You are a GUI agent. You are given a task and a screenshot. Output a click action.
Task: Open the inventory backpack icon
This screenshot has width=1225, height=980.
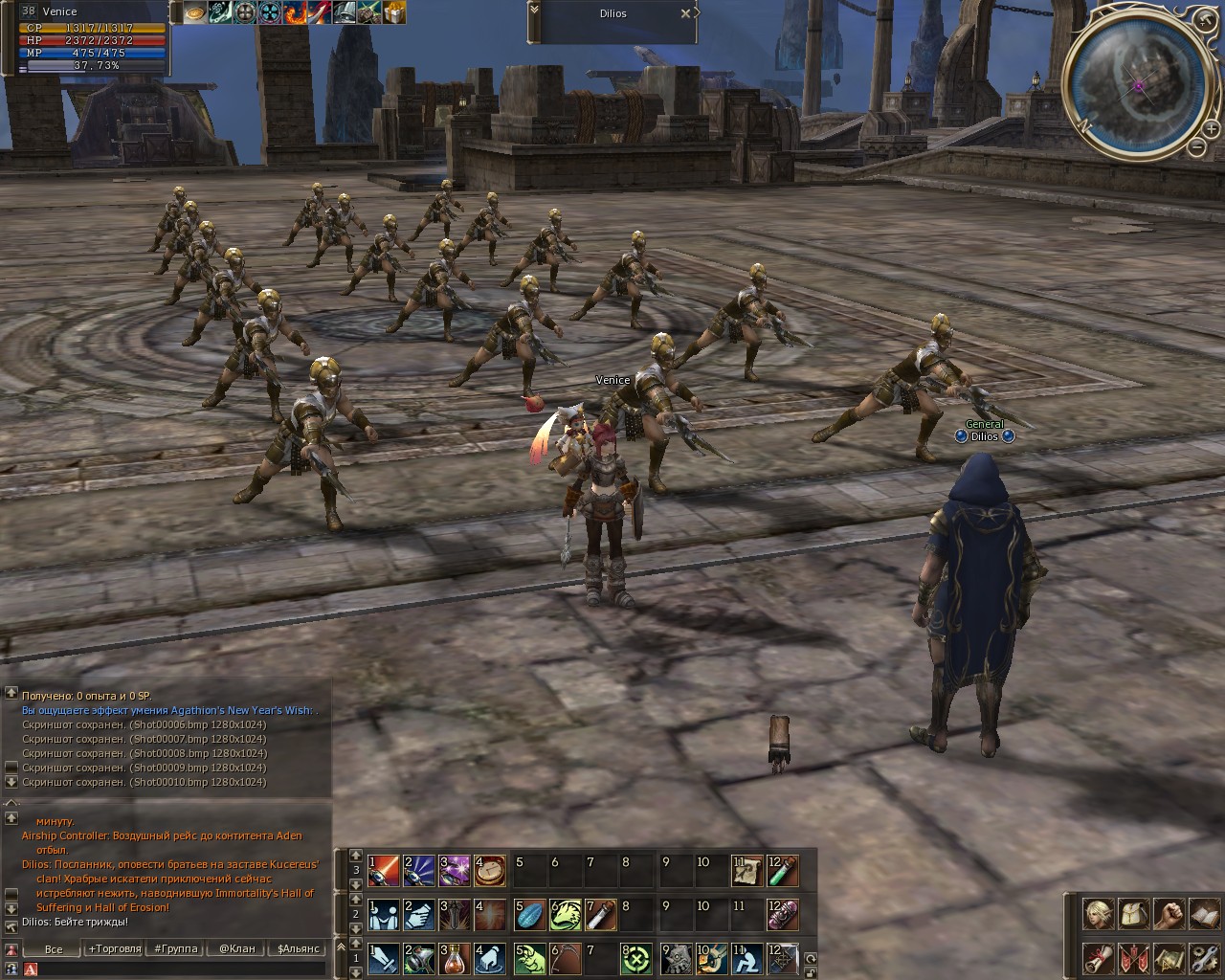click(1133, 914)
